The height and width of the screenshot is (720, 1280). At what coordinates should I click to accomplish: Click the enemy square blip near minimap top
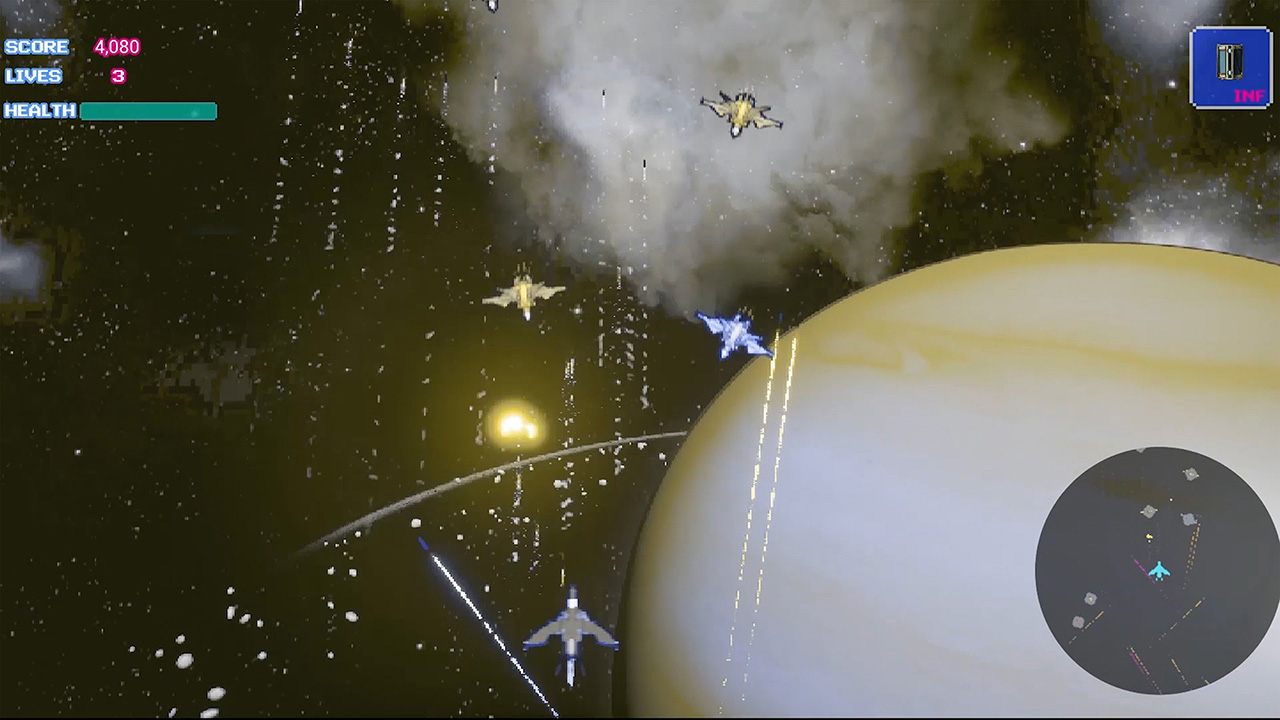pos(1190,474)
